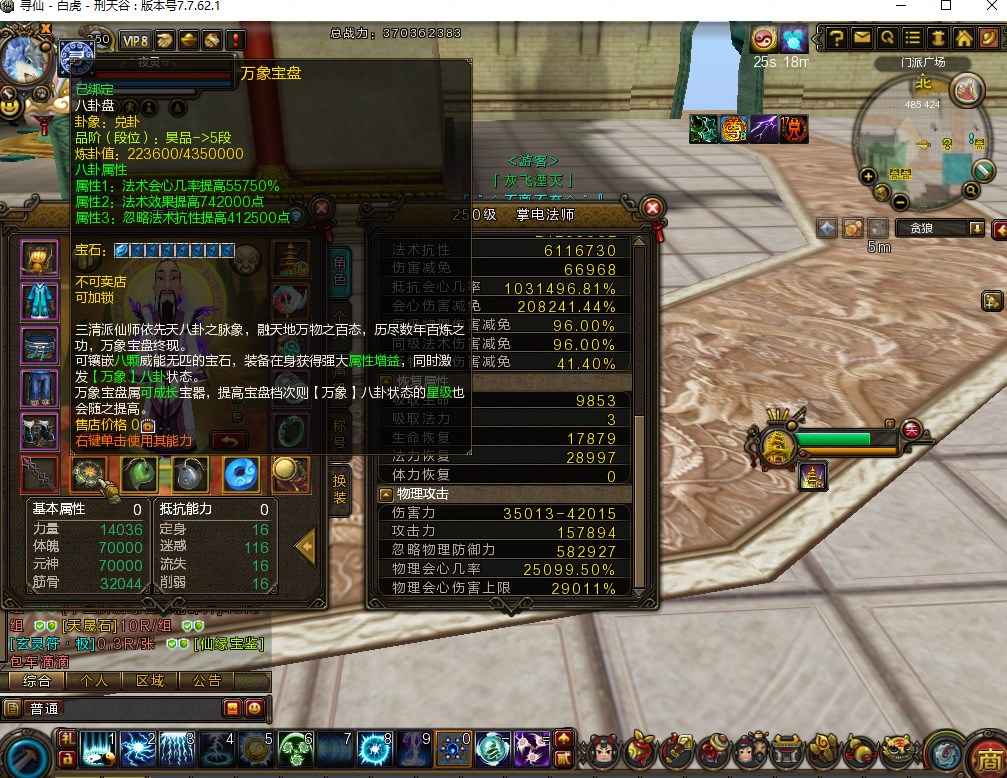Viewport: 1007px width, 778px height.
Task: Open the 公告 announcements tab
Action: pyautogui.click(x=207, y=681)
